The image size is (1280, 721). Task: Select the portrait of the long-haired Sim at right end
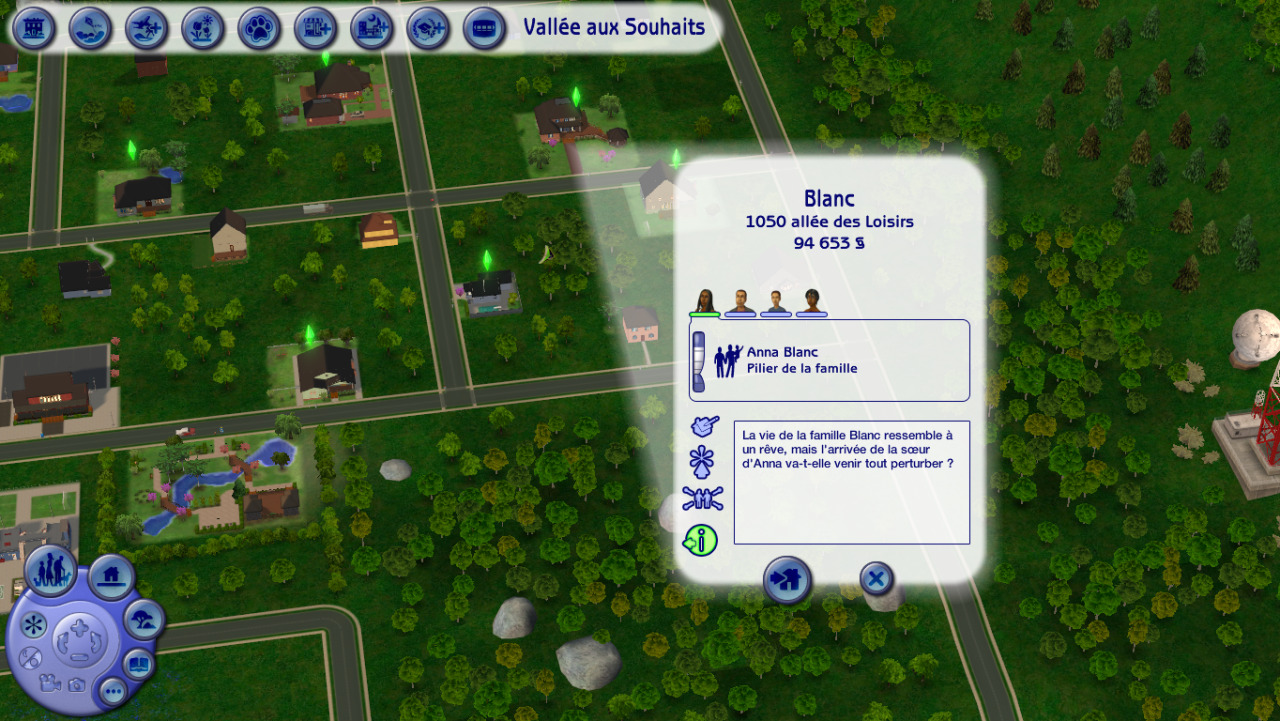point(812,301)
